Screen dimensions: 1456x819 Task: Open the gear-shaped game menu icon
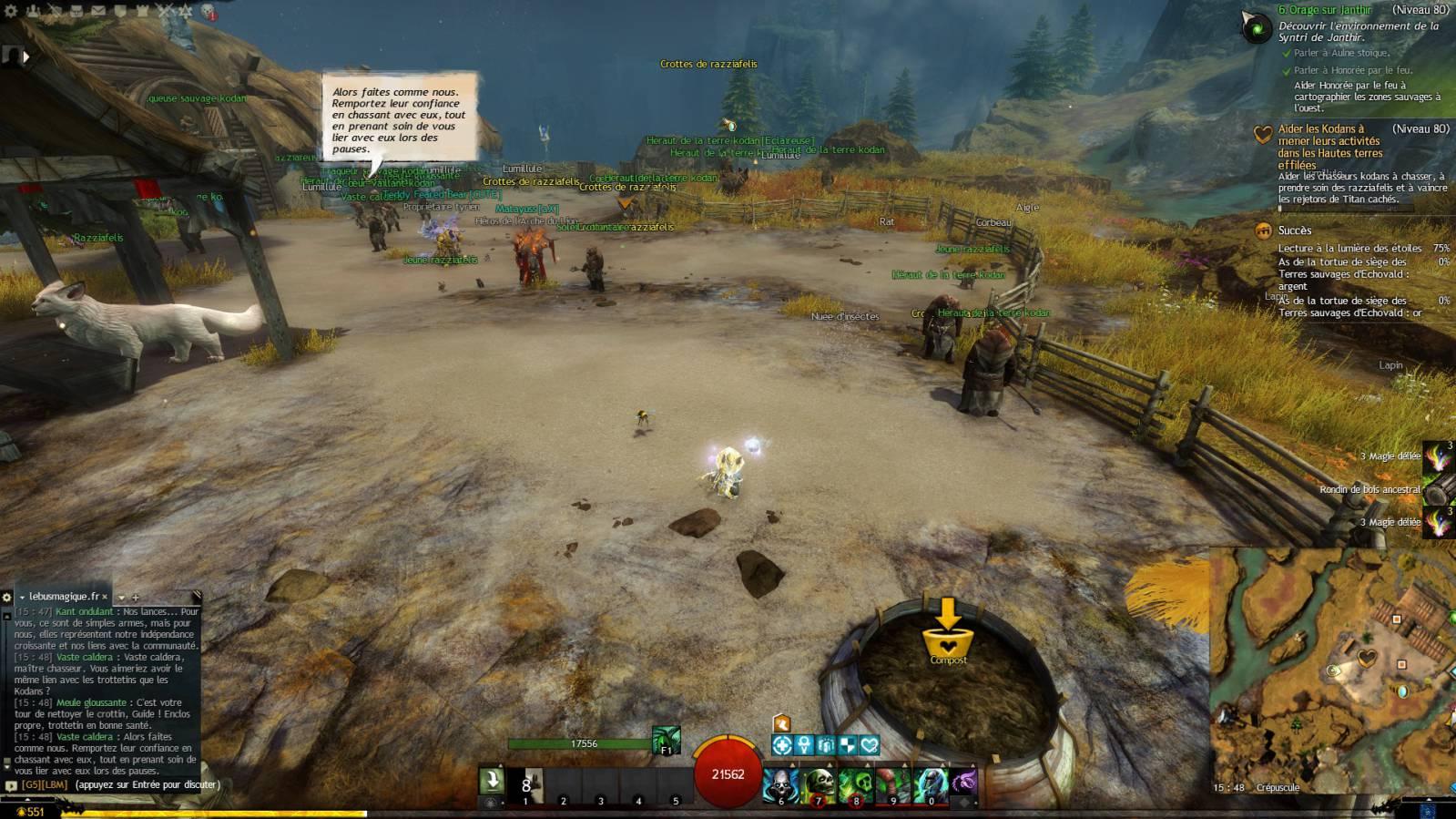pos(10,12)
